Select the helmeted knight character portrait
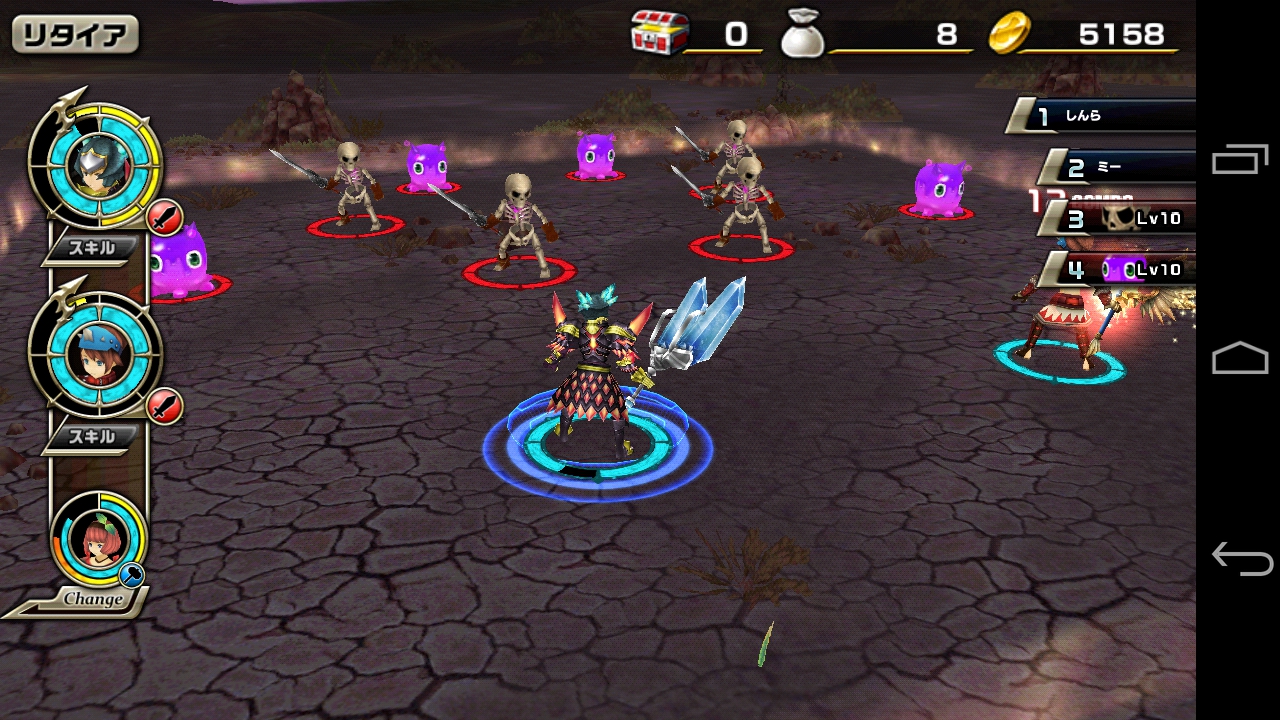The width and height of the screenshot is (1280, 720). coord(94,162)
